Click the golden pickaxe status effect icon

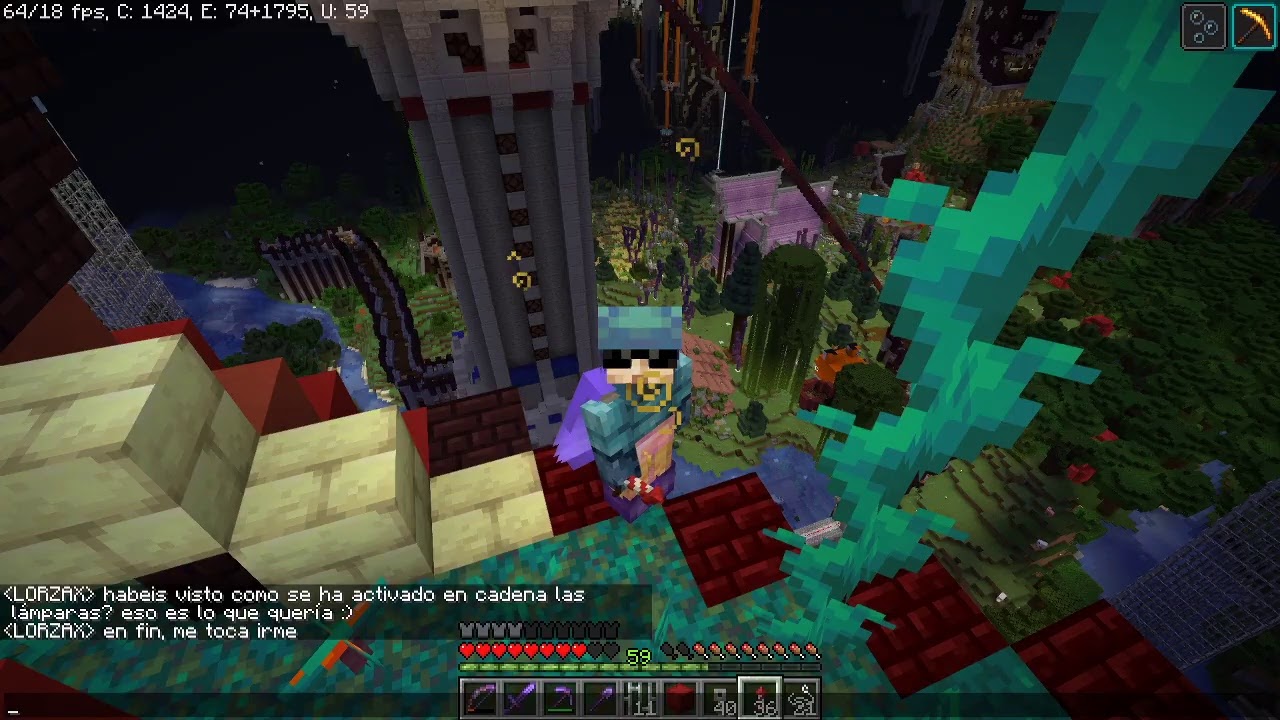1252,27
